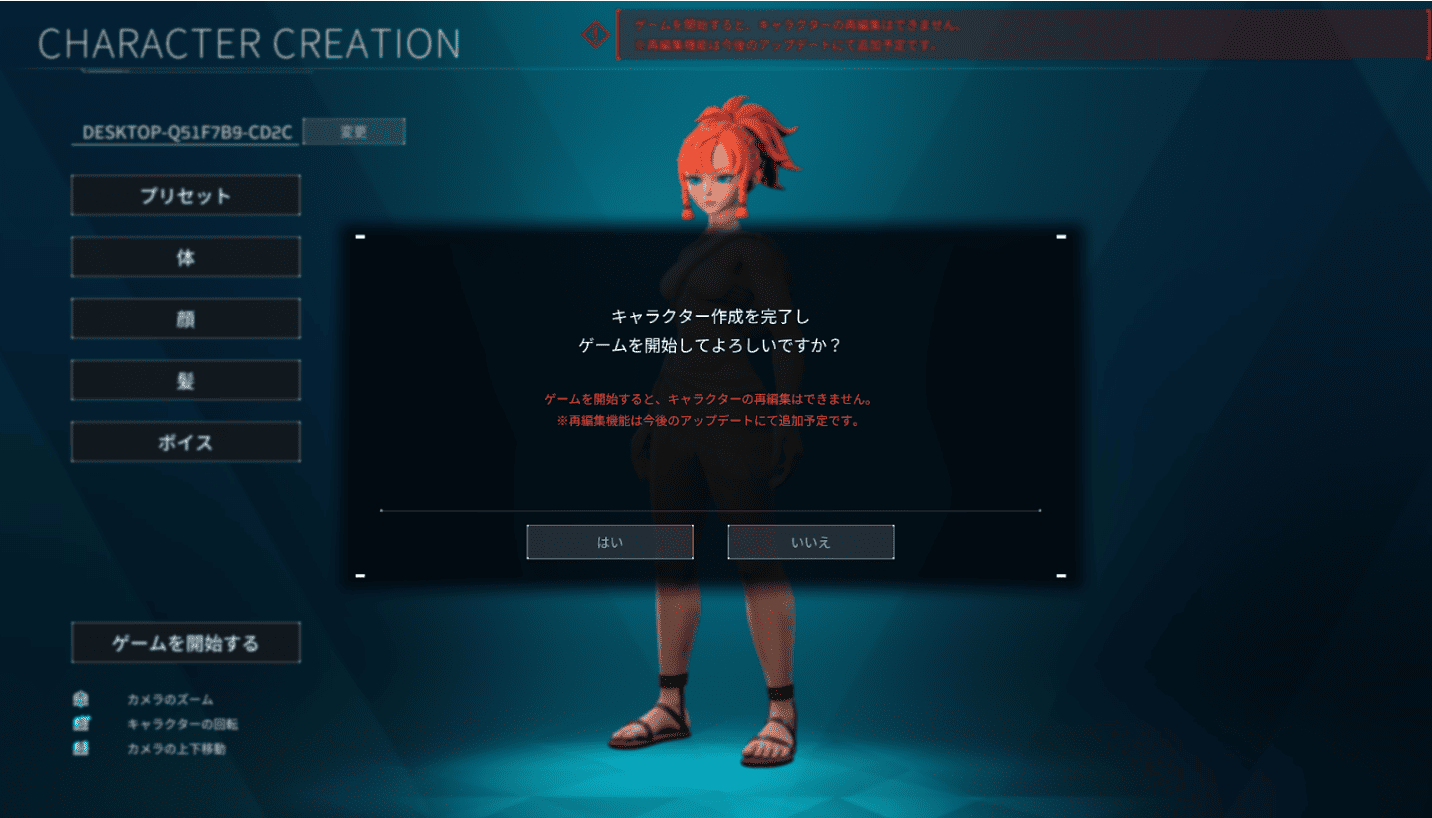The image size is (1432, 818).
Task: Click the top-right dialog corner bracket marker
Action: click(x=1060, y=234)
